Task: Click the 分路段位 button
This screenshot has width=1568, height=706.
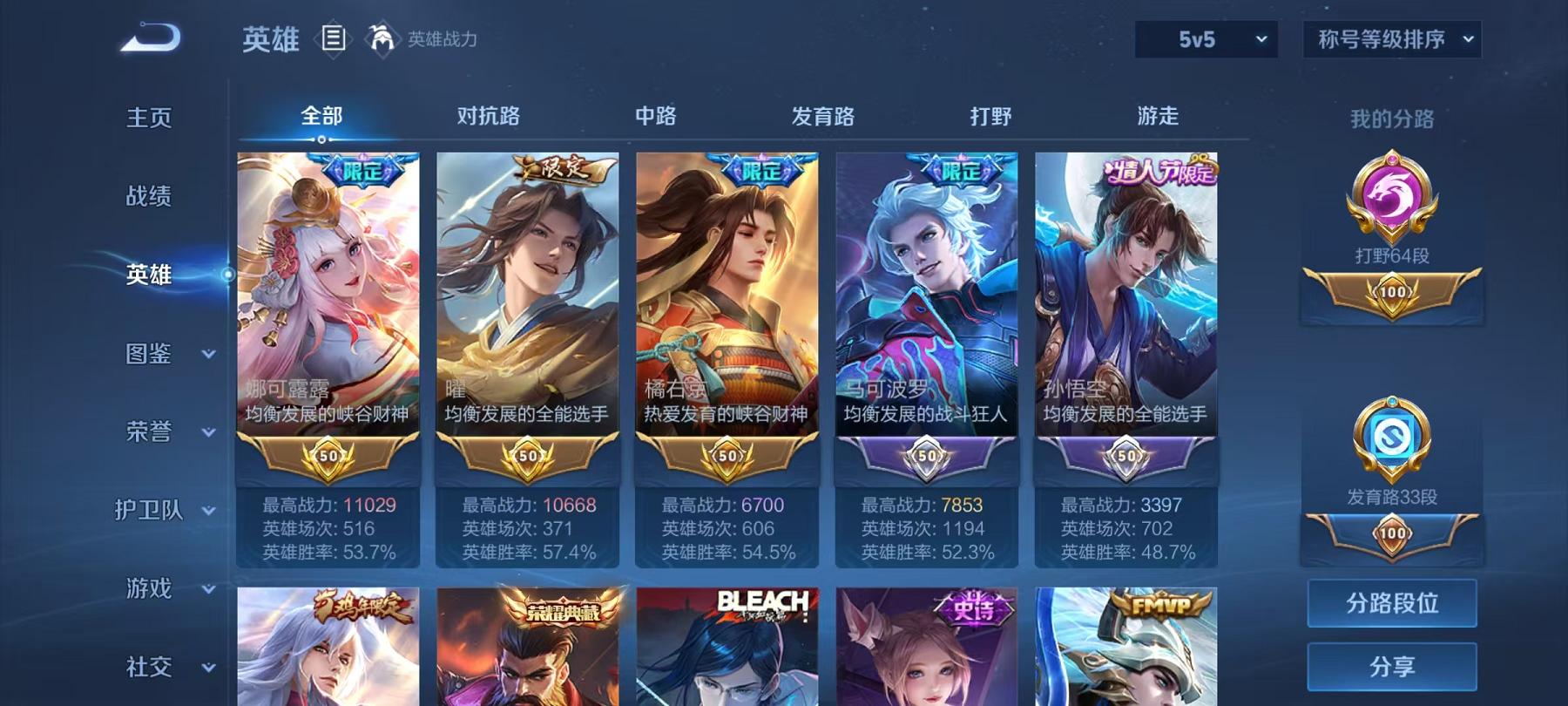Action: coord(1391,603)
